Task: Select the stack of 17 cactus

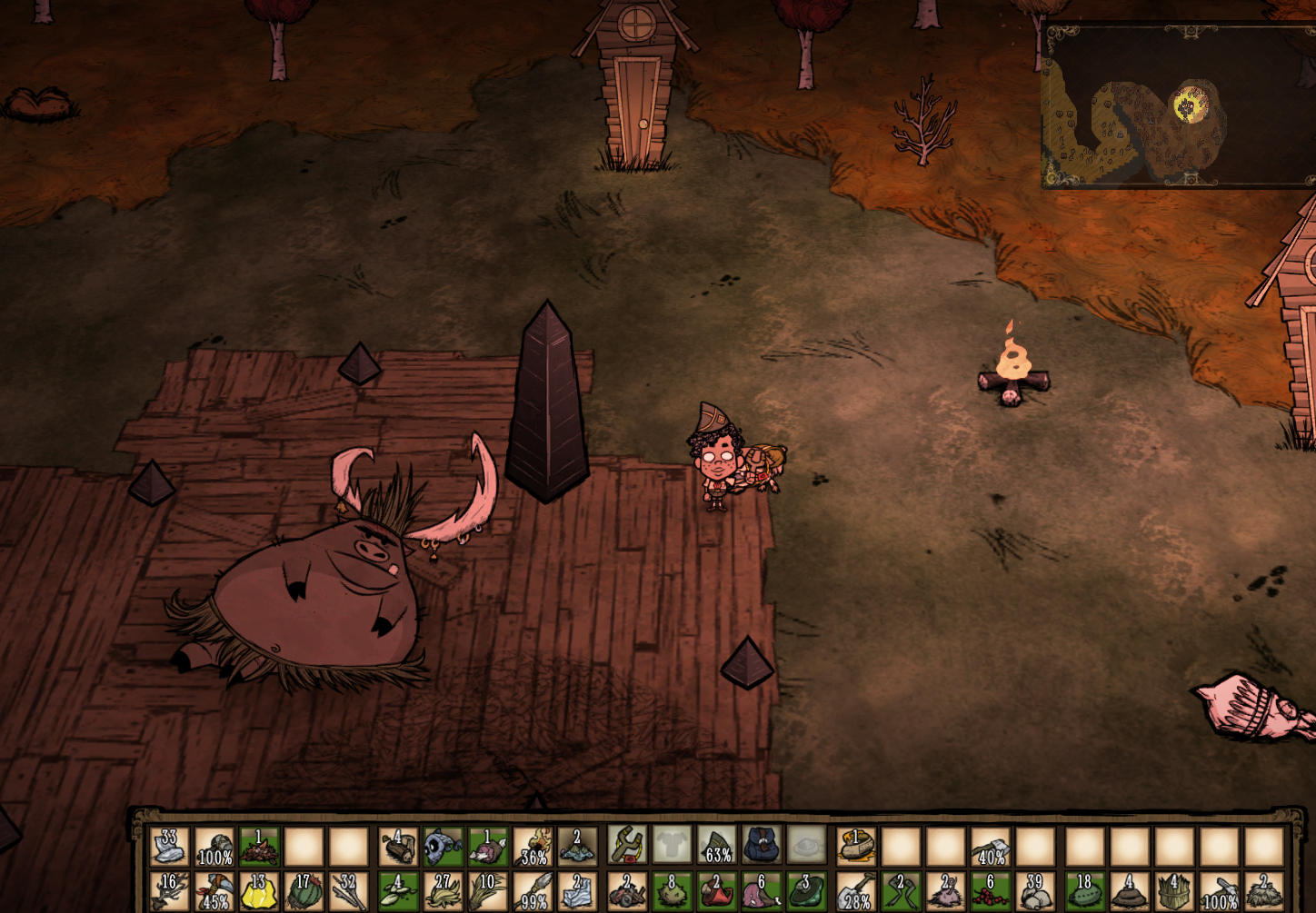Action: pyautogui.click(x=304, y=891)
